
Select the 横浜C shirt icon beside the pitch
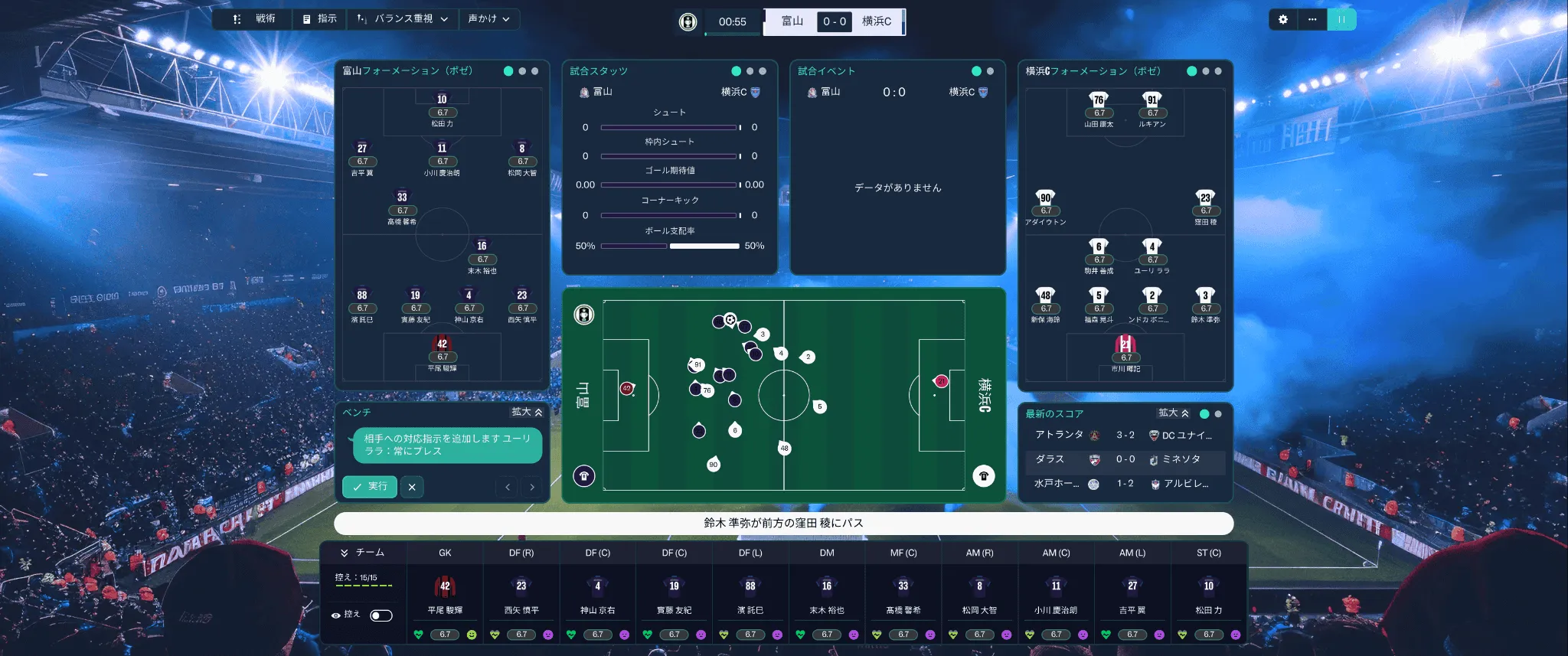[x=985, y=476]
